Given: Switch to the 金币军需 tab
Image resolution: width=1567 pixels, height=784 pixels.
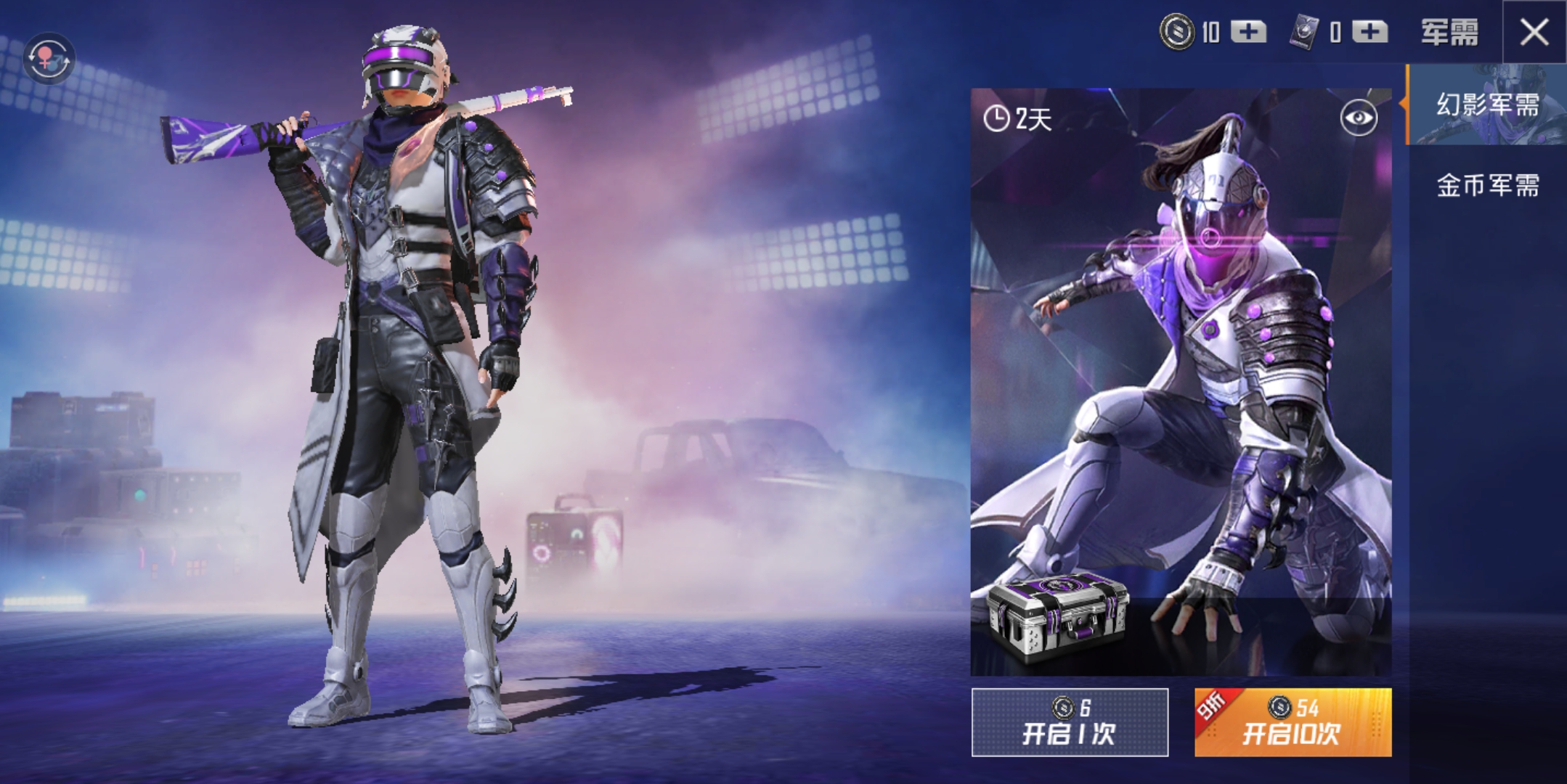Looking at the screenshot, I should pos(1490,186).
